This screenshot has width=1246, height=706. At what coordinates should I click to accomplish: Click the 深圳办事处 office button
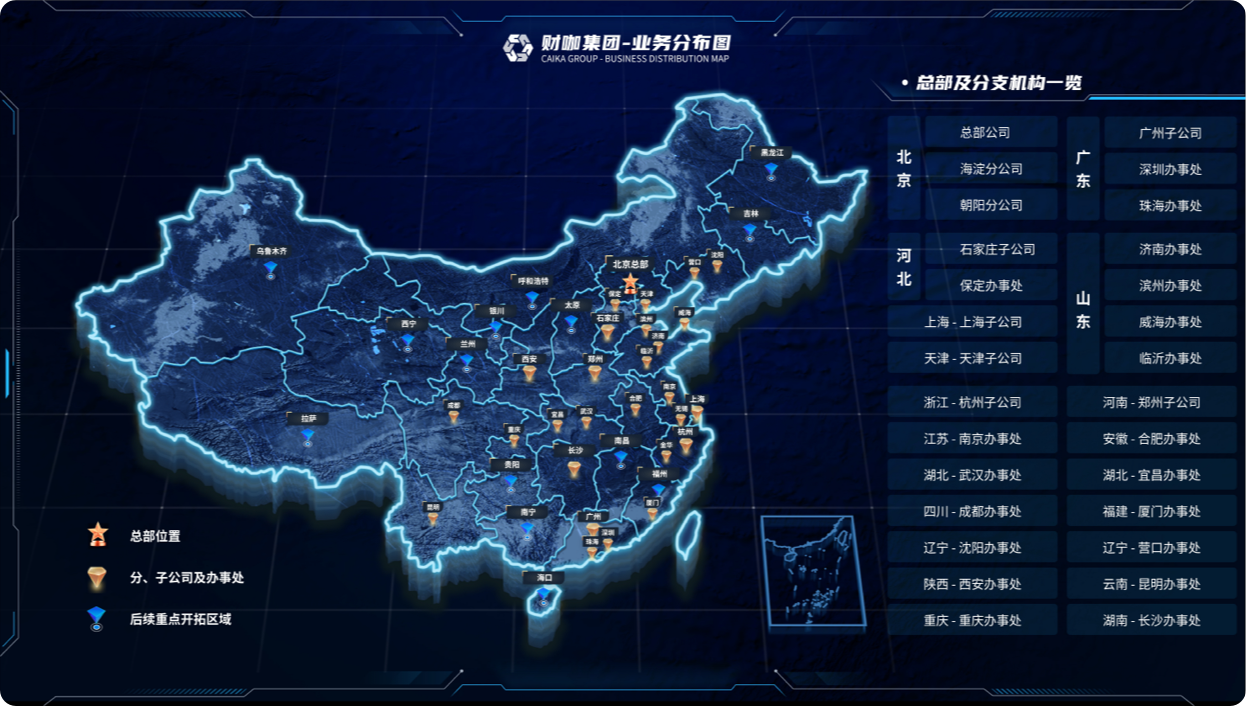click(1170, 169)
